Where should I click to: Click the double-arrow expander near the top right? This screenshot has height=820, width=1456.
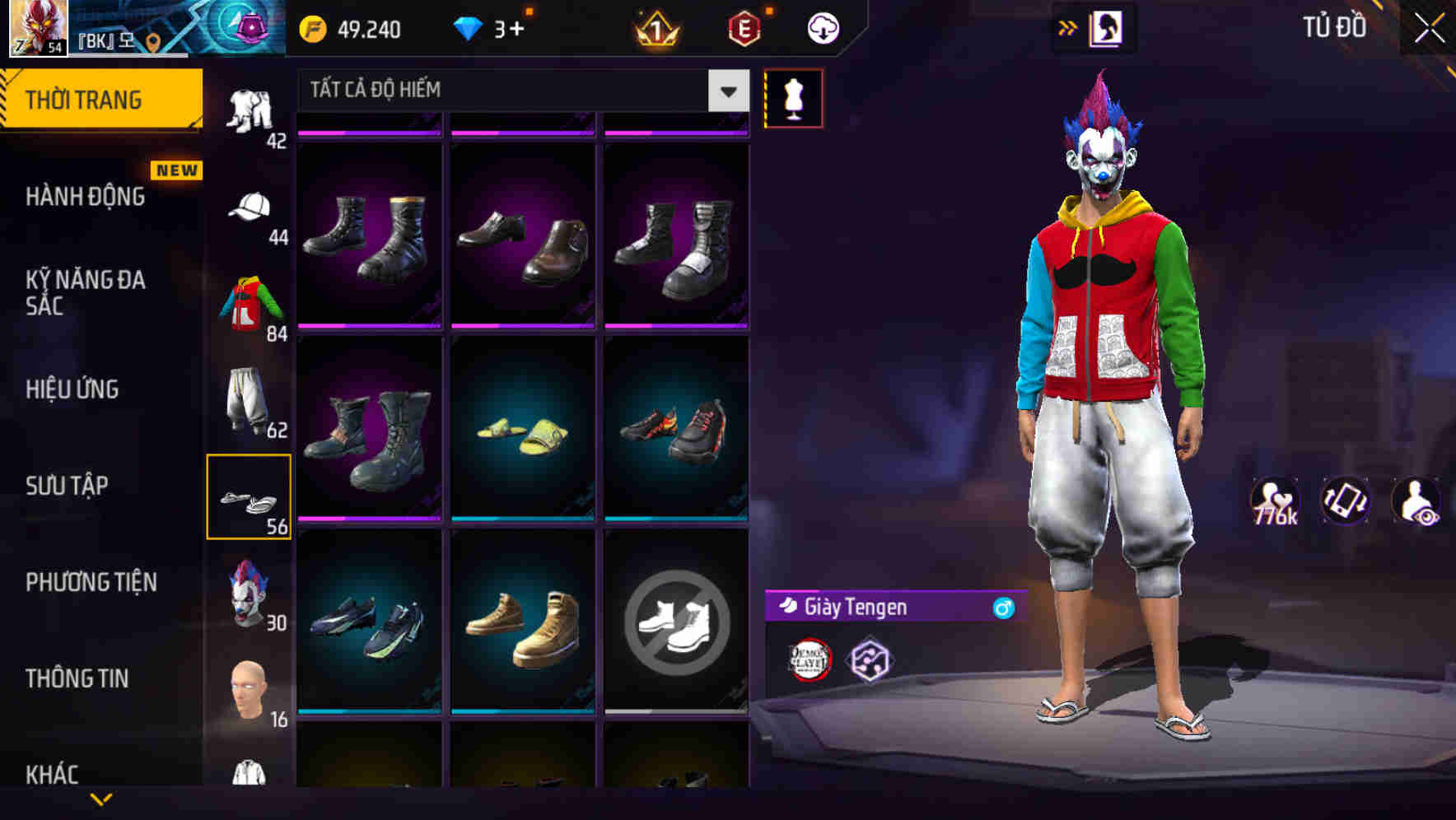click(x=1068, y=27)
